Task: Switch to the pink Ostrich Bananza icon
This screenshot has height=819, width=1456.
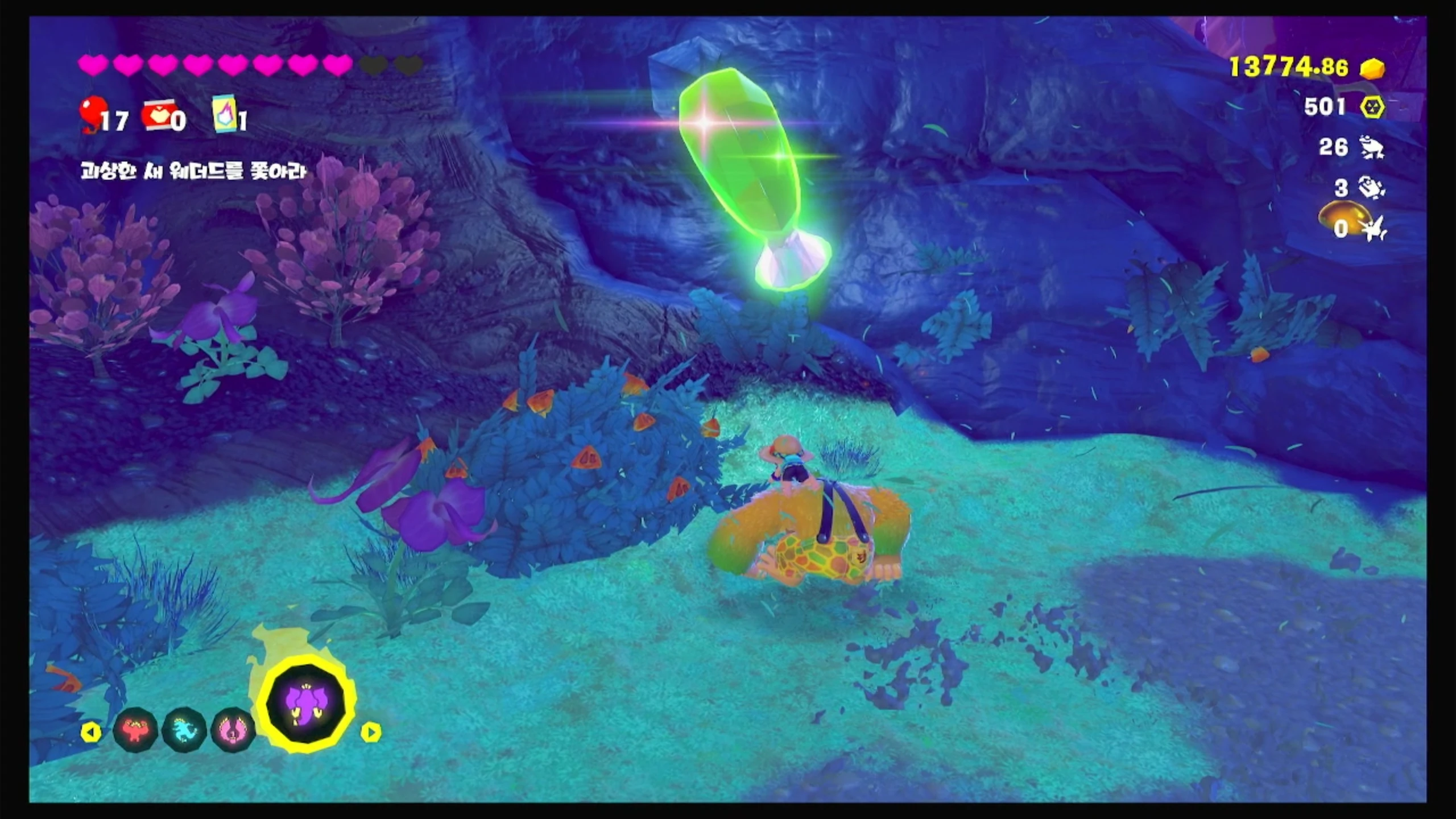Action: [232, 730]
